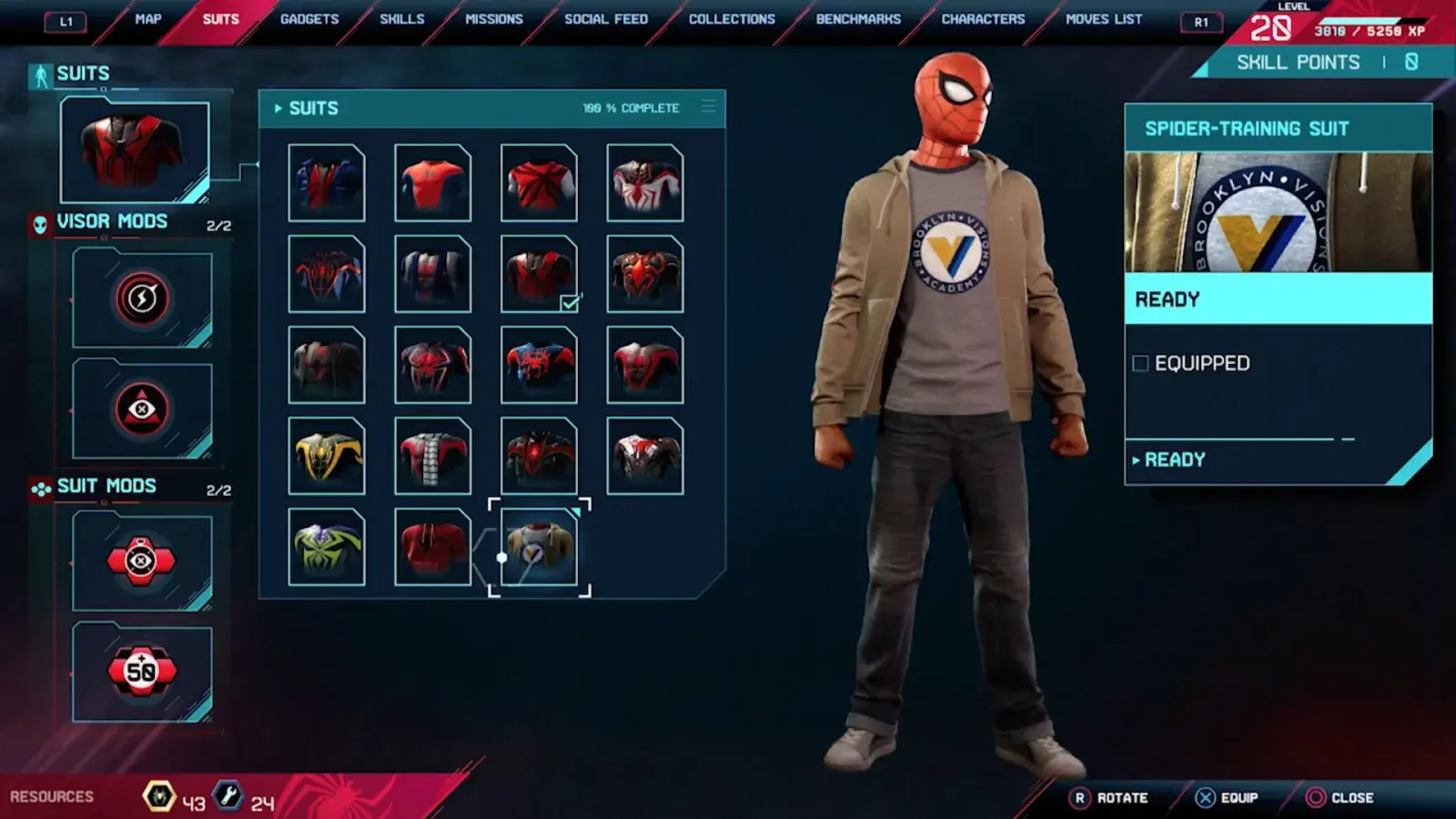The image size is (1456, 819).
Task: Open the Map tab
Action: coord(147,19)
